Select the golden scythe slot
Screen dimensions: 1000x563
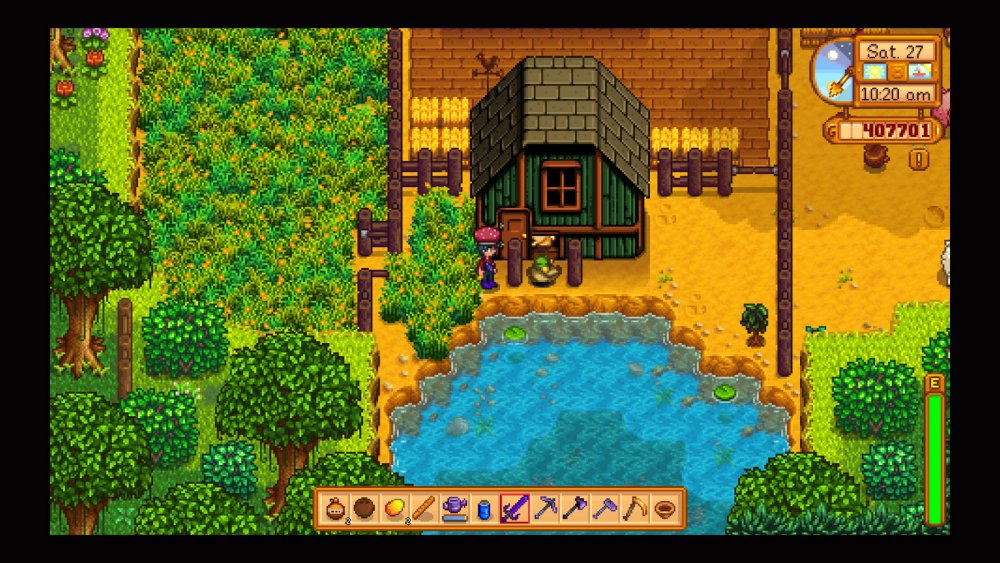click(635, 509)
